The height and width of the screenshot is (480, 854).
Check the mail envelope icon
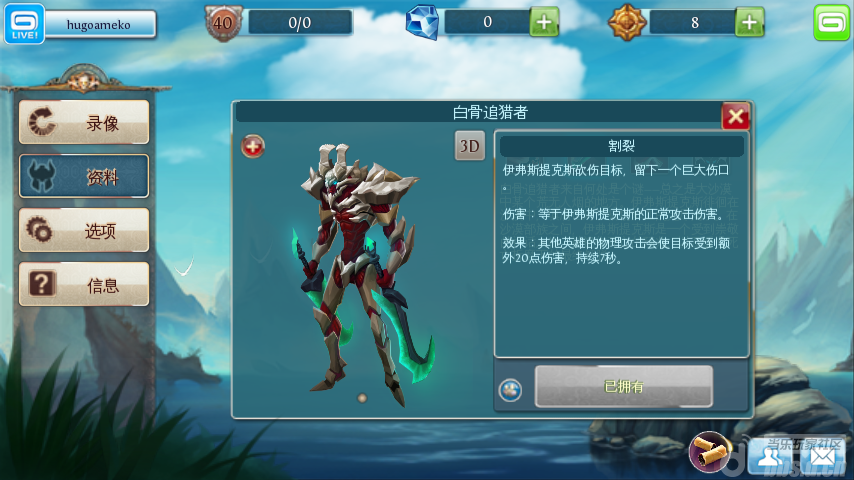click(821, 455)
